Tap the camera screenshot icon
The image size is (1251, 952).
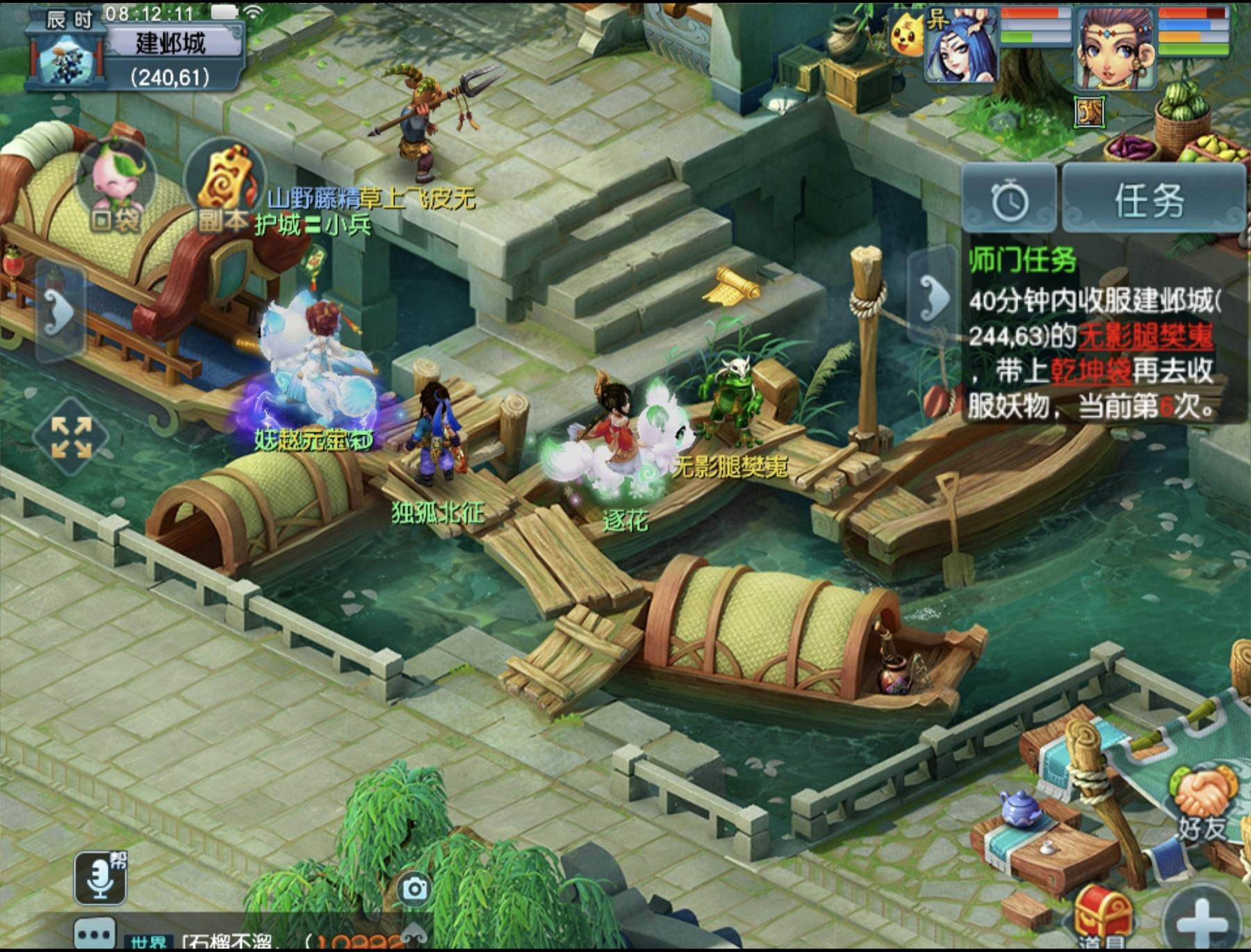415,888
